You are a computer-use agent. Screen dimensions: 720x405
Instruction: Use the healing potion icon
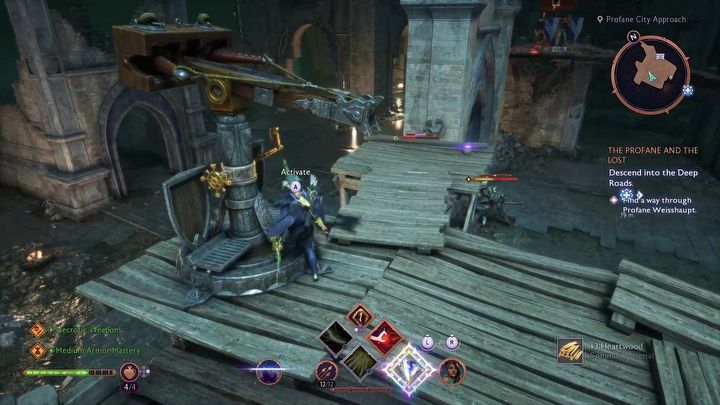pos(129,371)
